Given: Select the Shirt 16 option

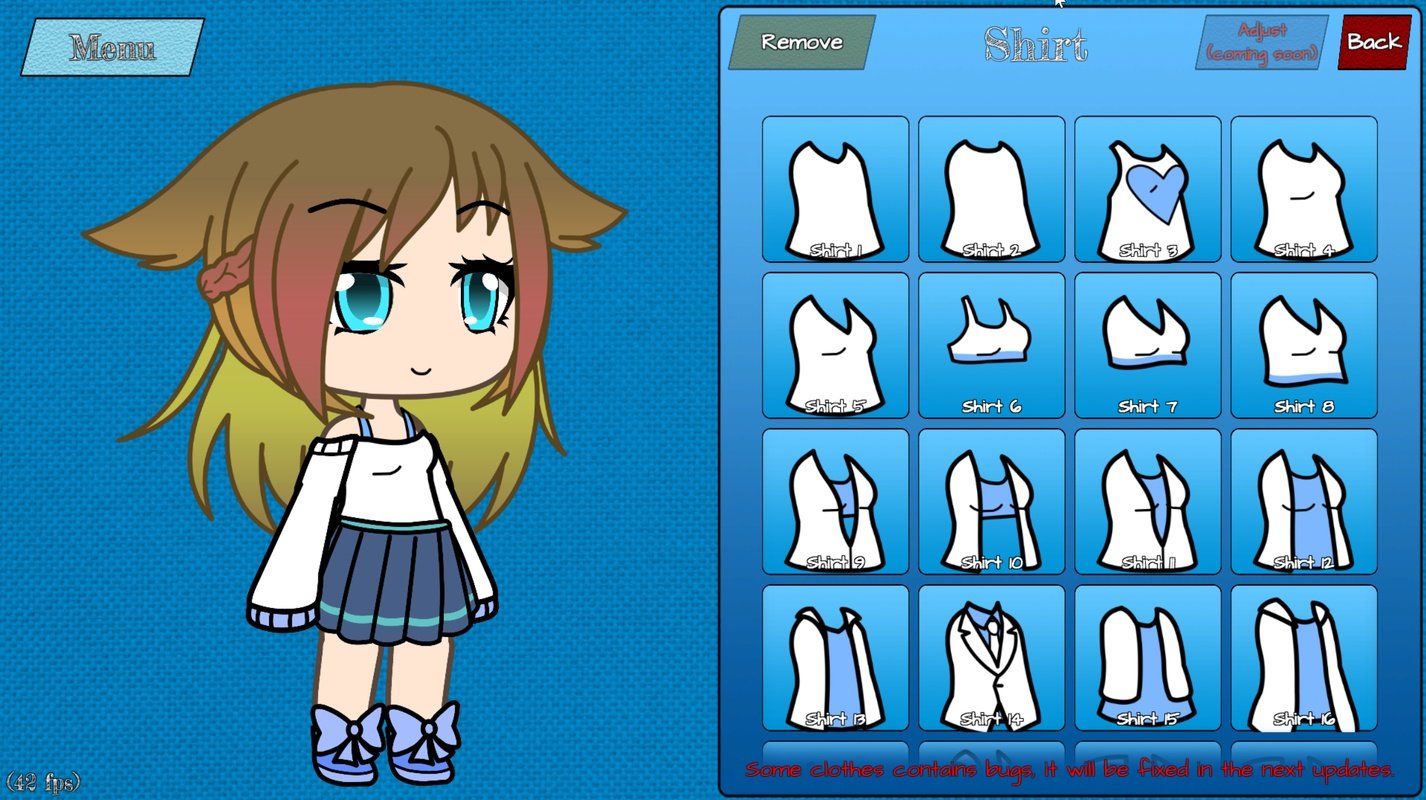Looking at the screenshot, I should tap(1303, 657).
